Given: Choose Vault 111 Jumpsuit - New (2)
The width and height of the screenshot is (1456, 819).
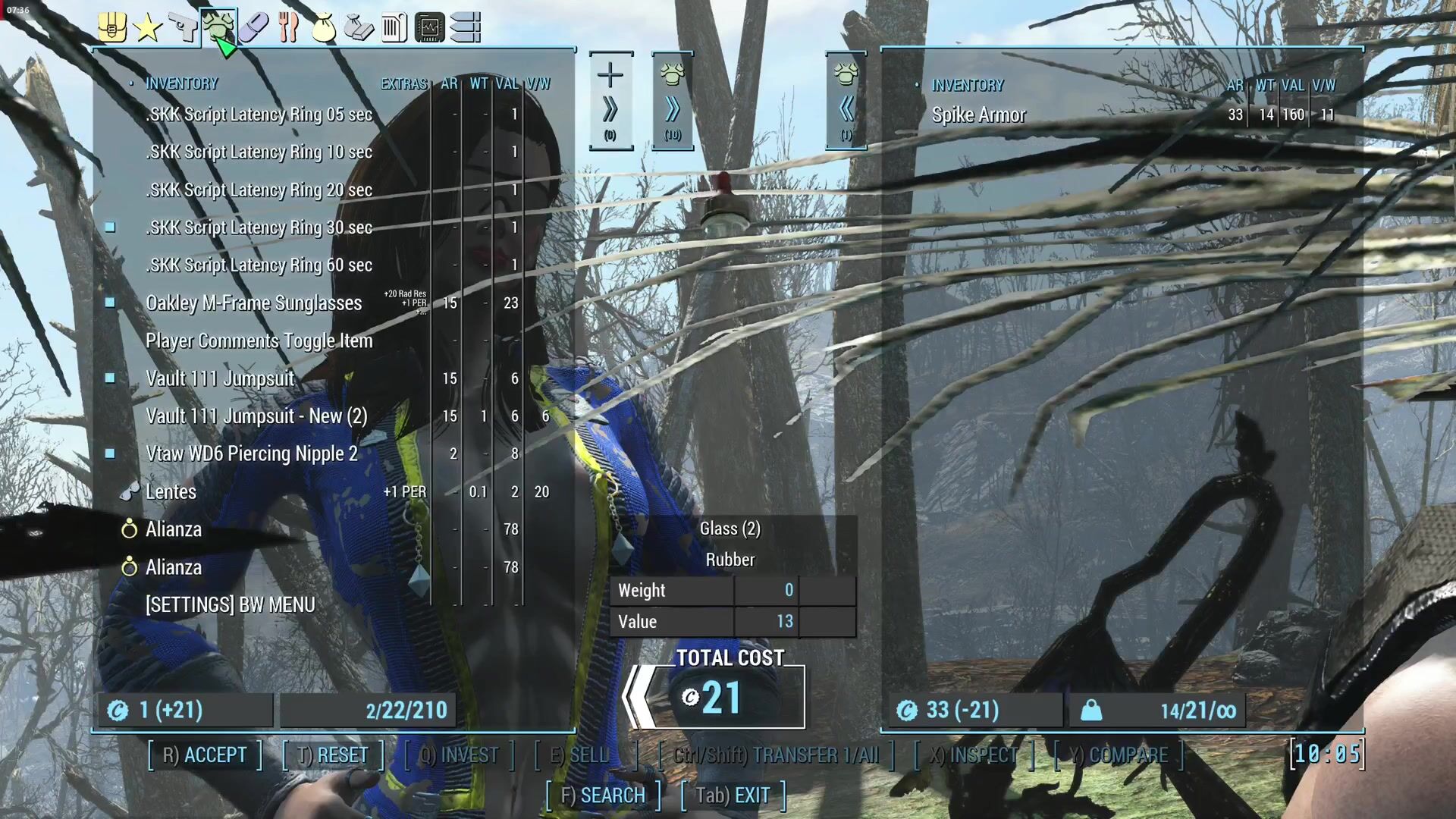Looking at the screenshot, I should click(256, 416).
